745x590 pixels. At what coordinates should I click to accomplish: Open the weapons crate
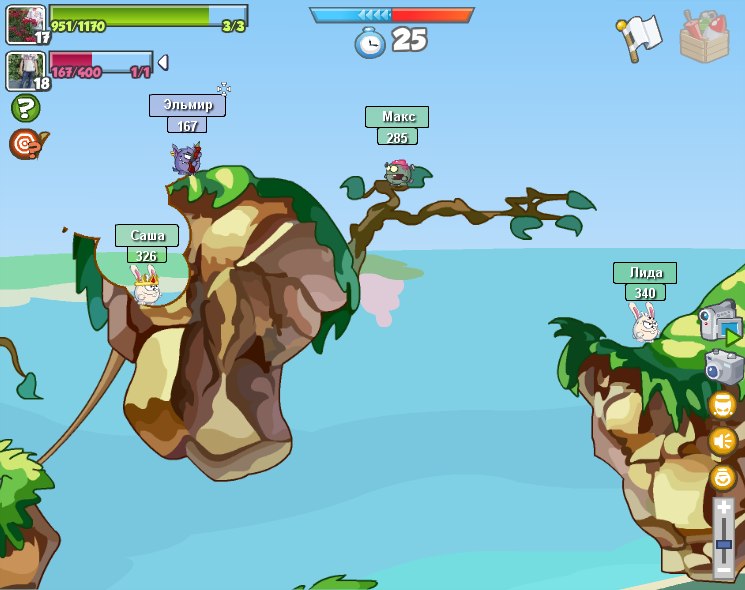[704, 38]
